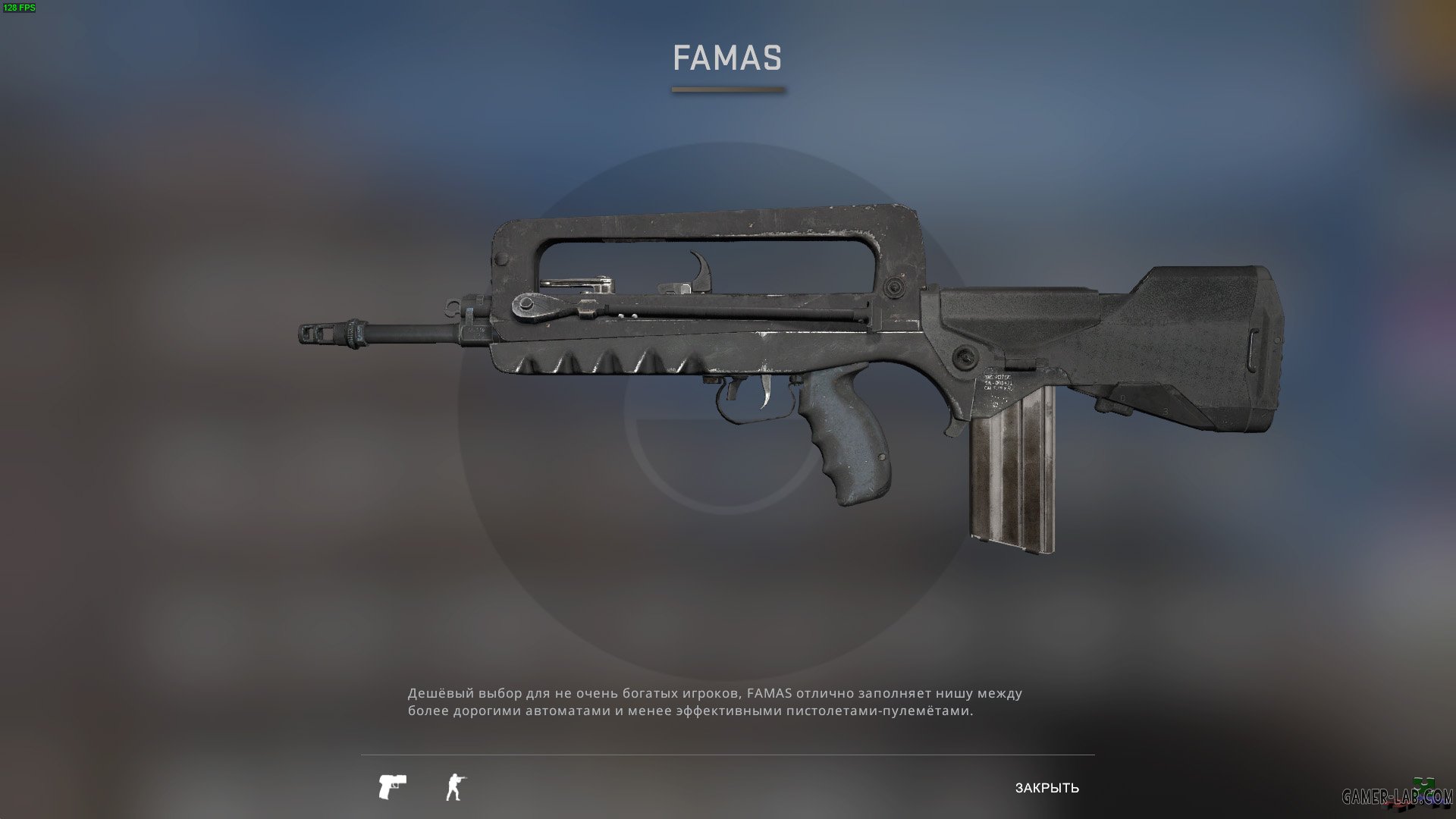The width and height of the screenshot is (1456, 819).
Task: Click the player model inspect icon
Action: 453,787
